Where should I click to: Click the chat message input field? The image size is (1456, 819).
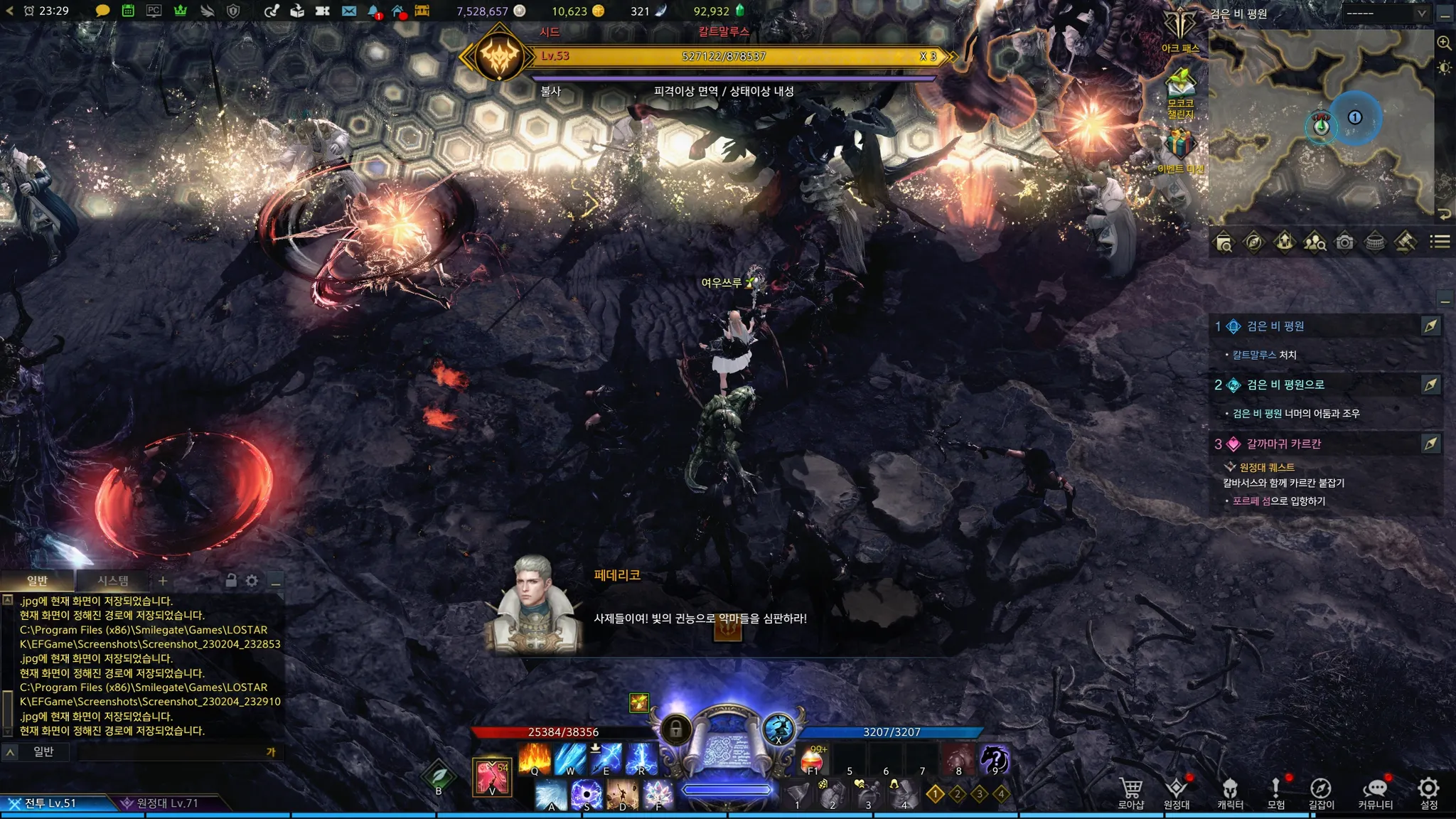point(171,751)
